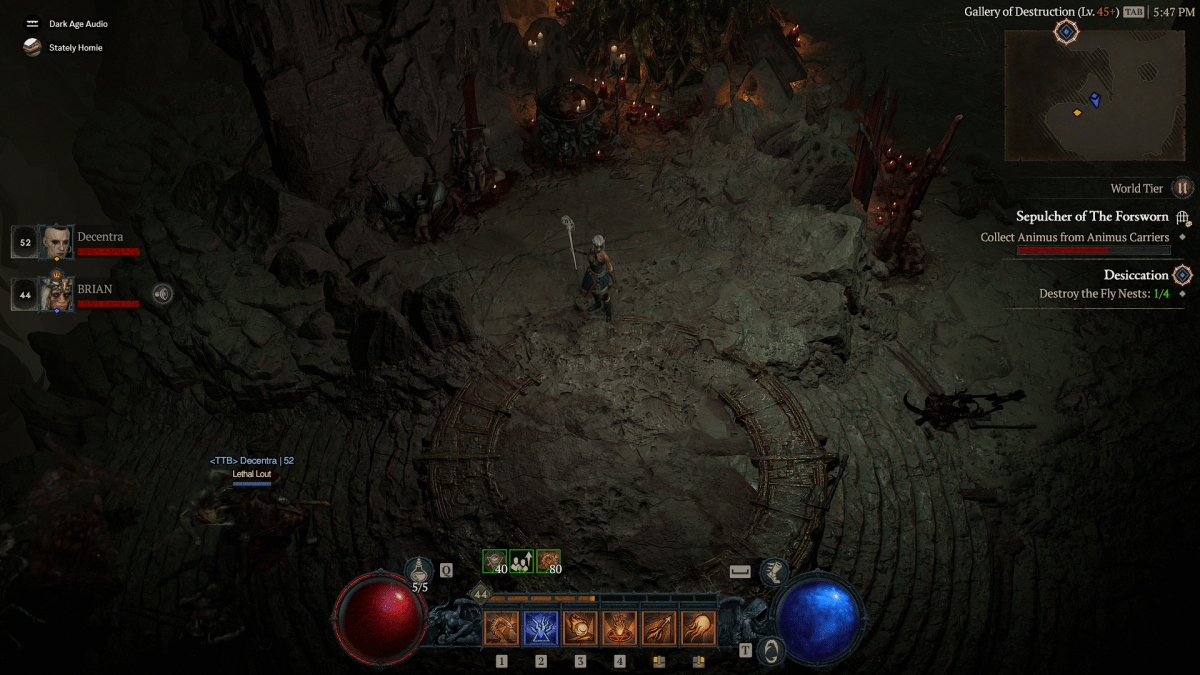This screenshot has width=1200, height=675.
Task: Toggle BRIAN's voice chat speaker icon
Action: pos(161,294)
